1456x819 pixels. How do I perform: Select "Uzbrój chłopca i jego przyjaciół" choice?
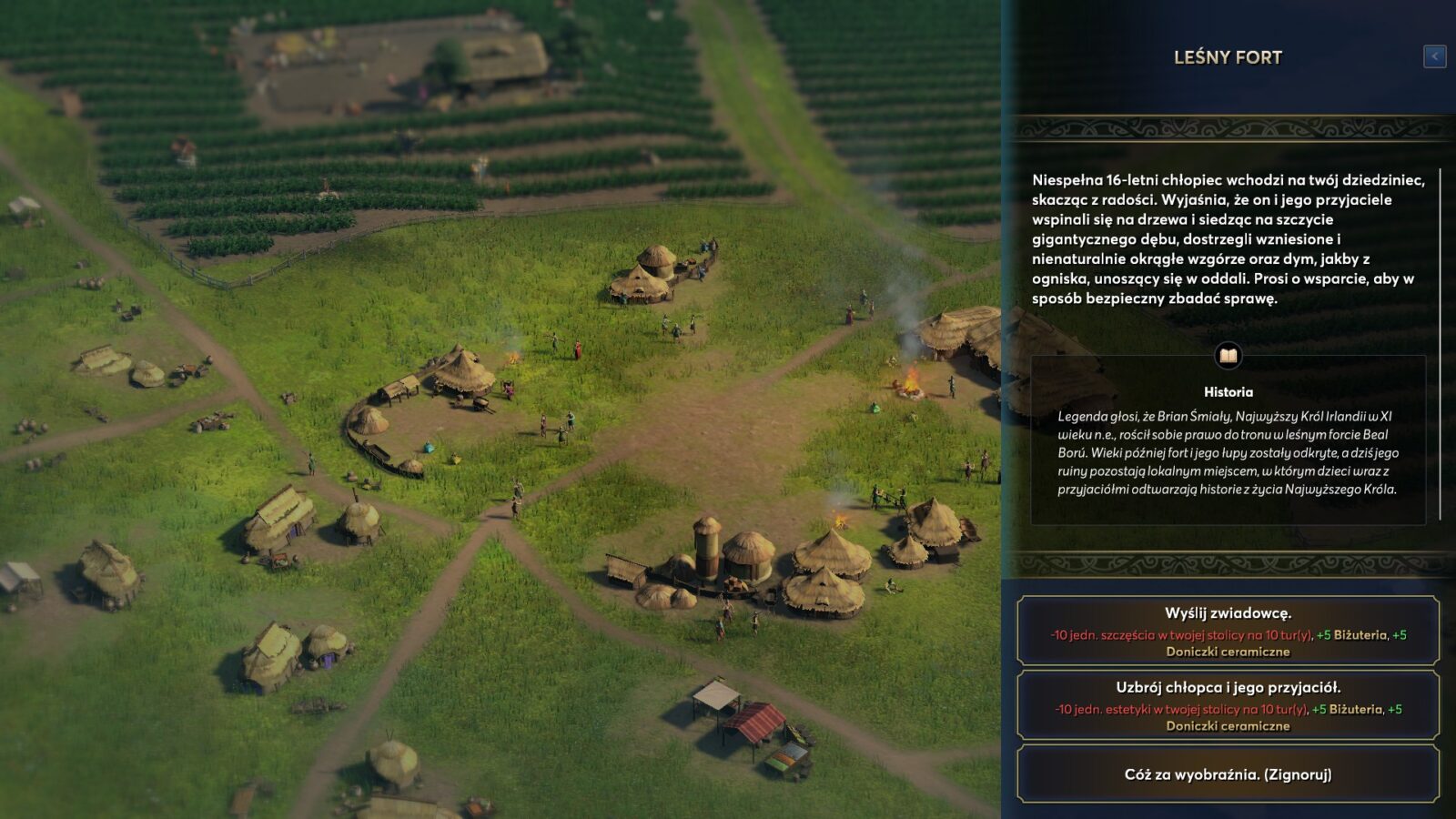pos(1228,705)
